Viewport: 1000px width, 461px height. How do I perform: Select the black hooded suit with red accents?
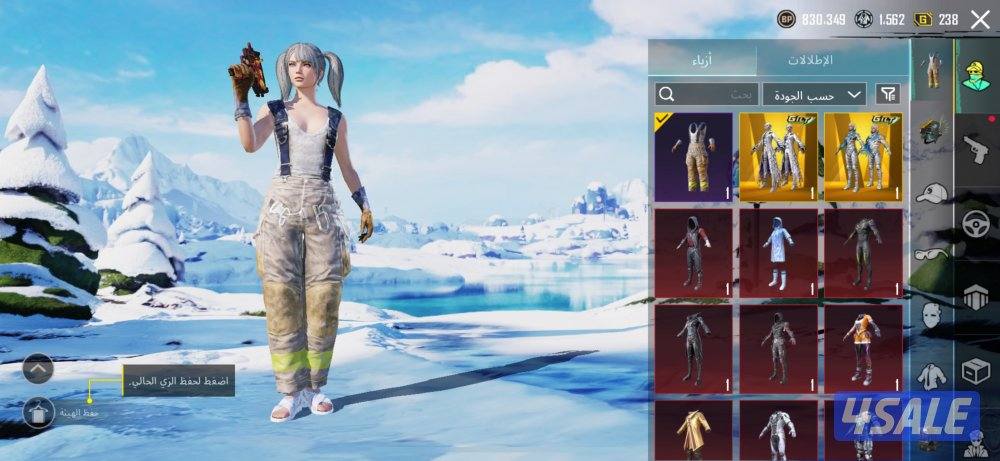693,253
